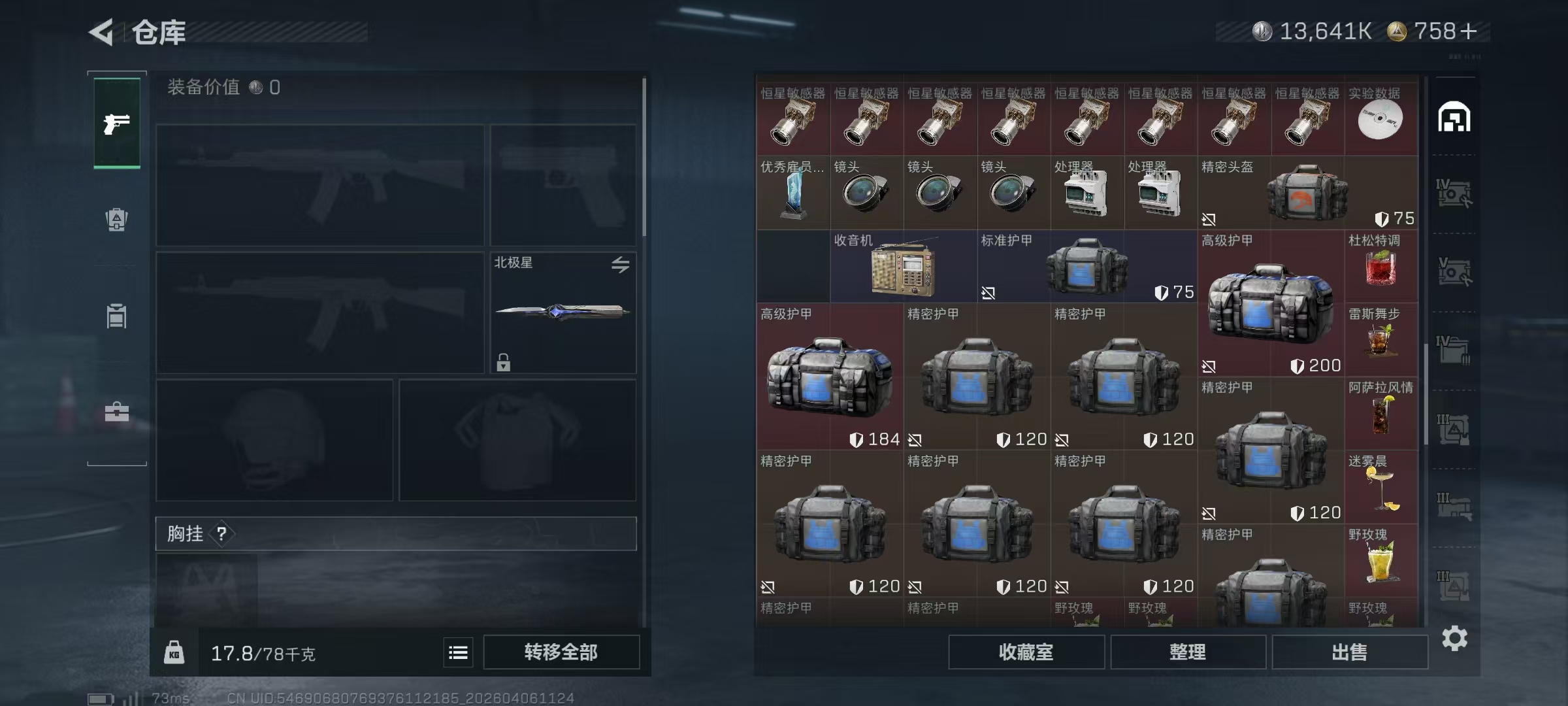The height and width of the screenshot is (706, 1568).
Task: Select the pistol weapons category icon
Action: 116,123
